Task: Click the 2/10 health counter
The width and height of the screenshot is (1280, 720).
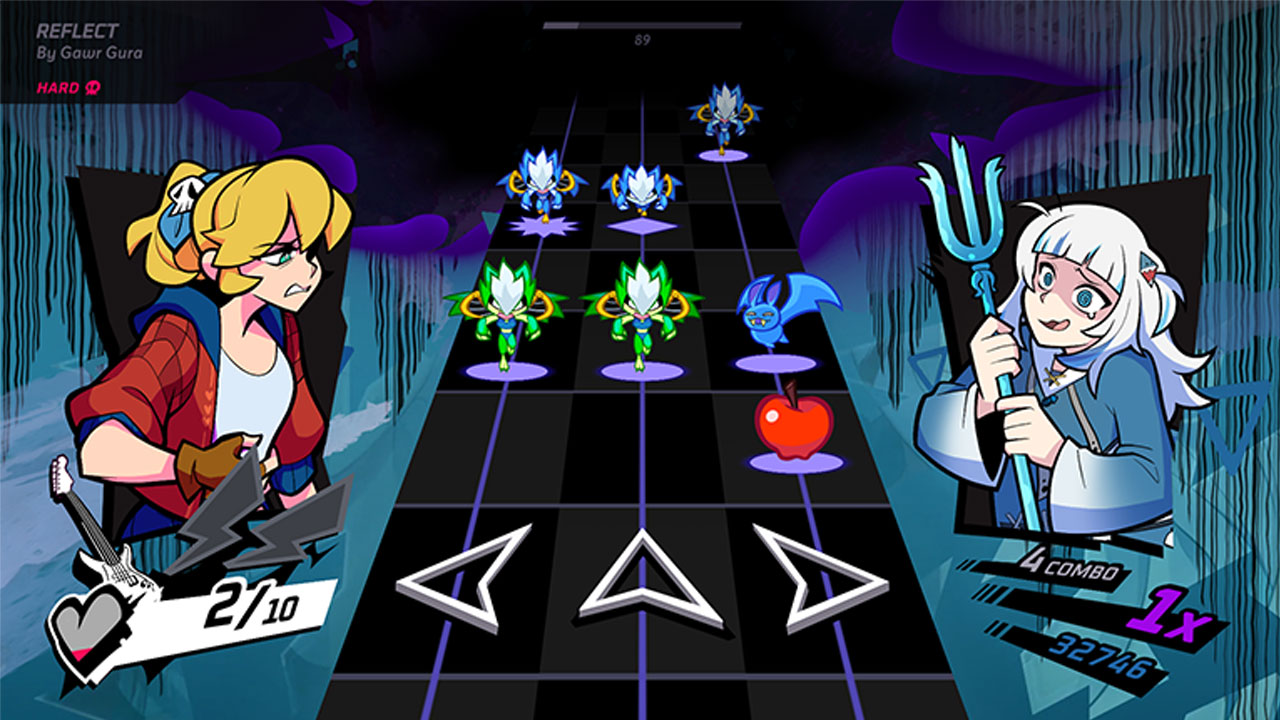Action: click(x=253, y=601)
